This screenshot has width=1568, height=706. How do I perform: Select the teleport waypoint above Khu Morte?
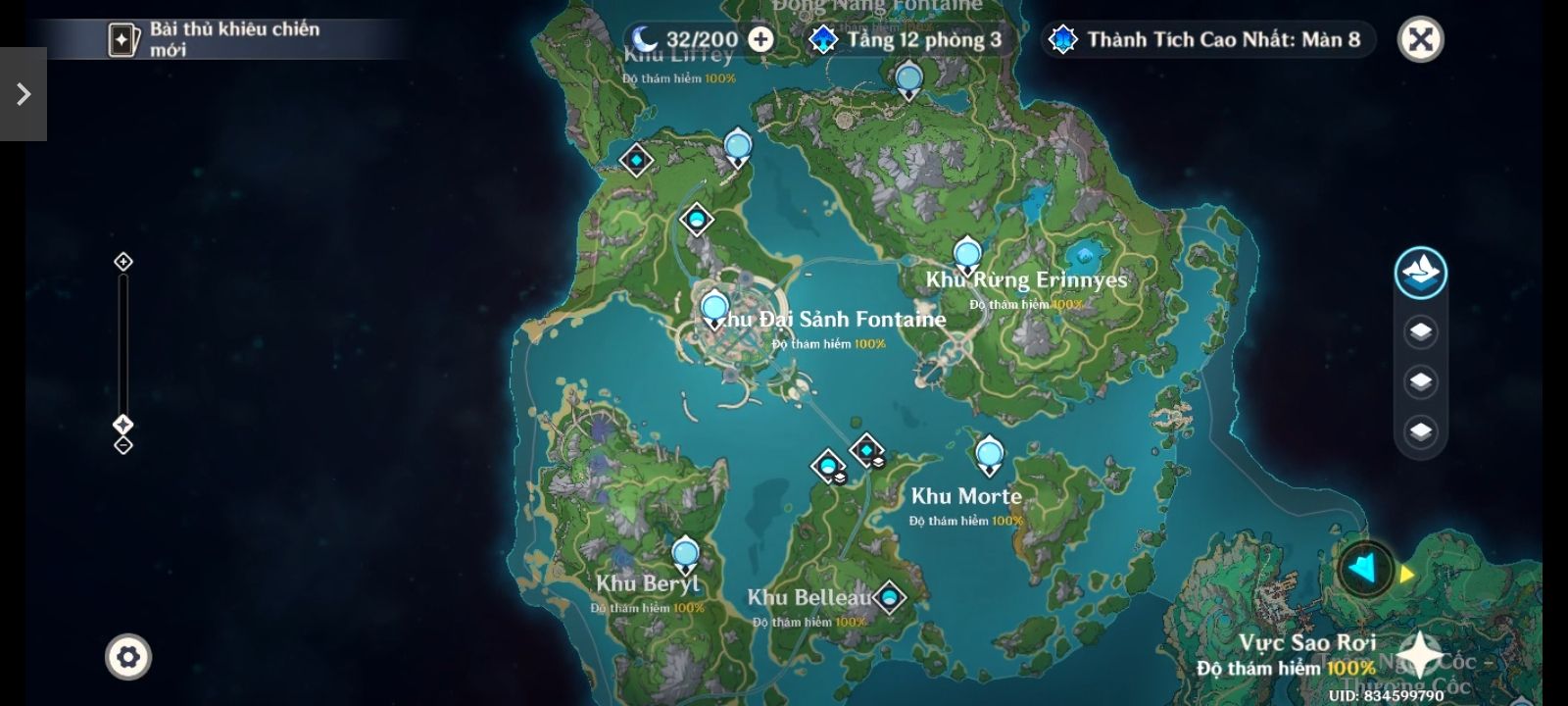click(x=990, y=455)
